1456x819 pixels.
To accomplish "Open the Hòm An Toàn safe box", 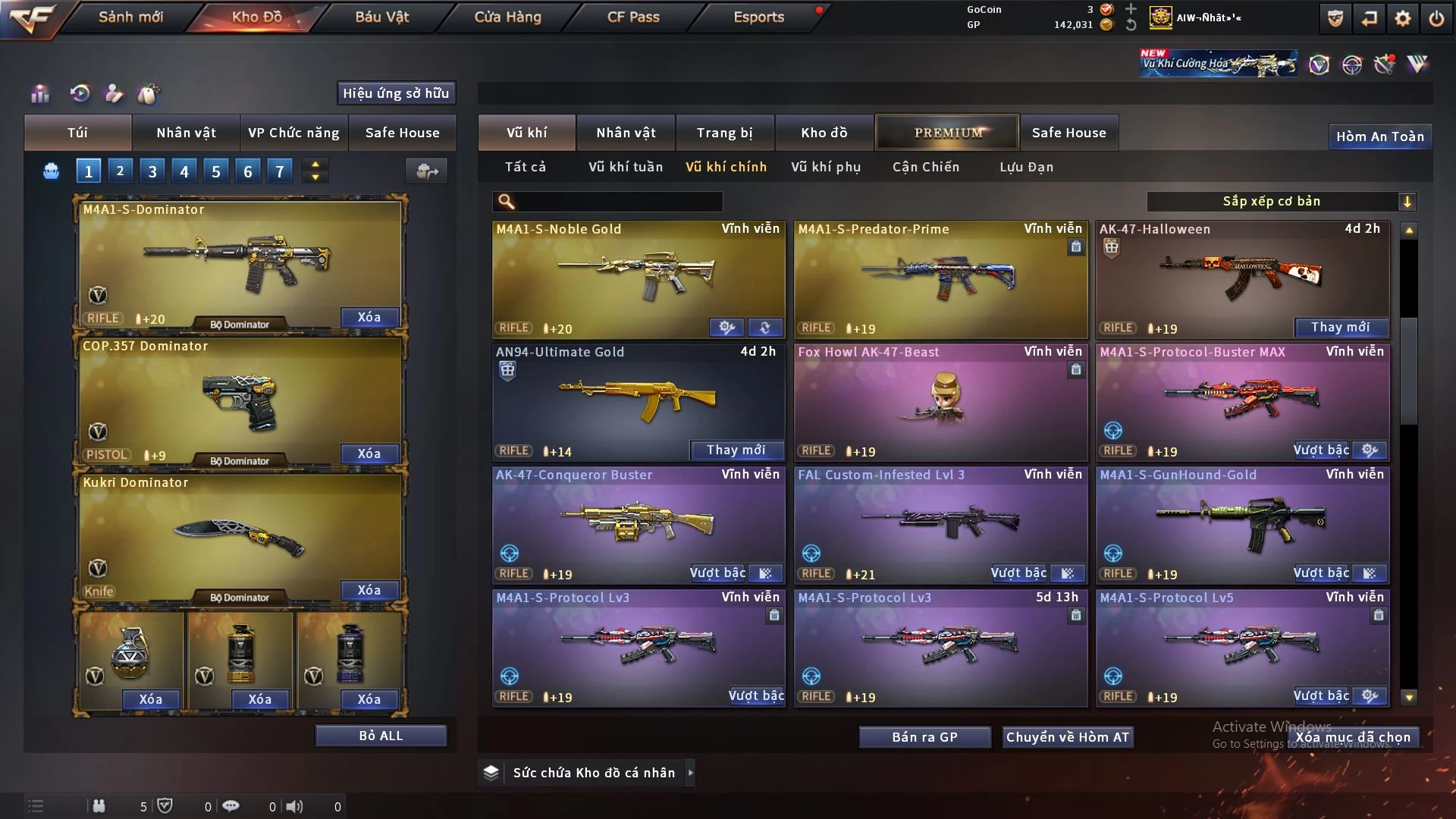I will coord(1379,136).
